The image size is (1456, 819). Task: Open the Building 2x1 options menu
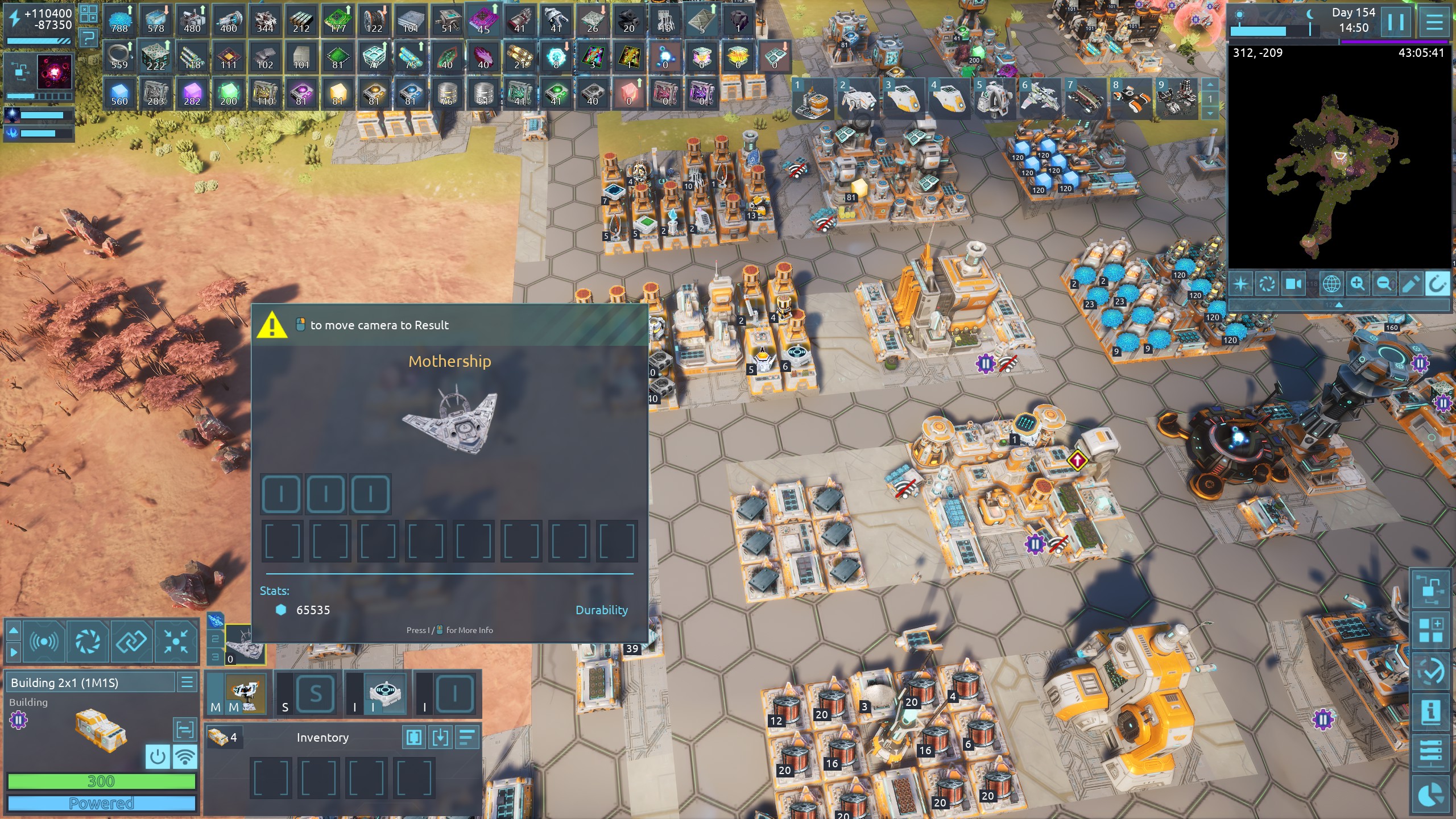[x=187, y=682]
